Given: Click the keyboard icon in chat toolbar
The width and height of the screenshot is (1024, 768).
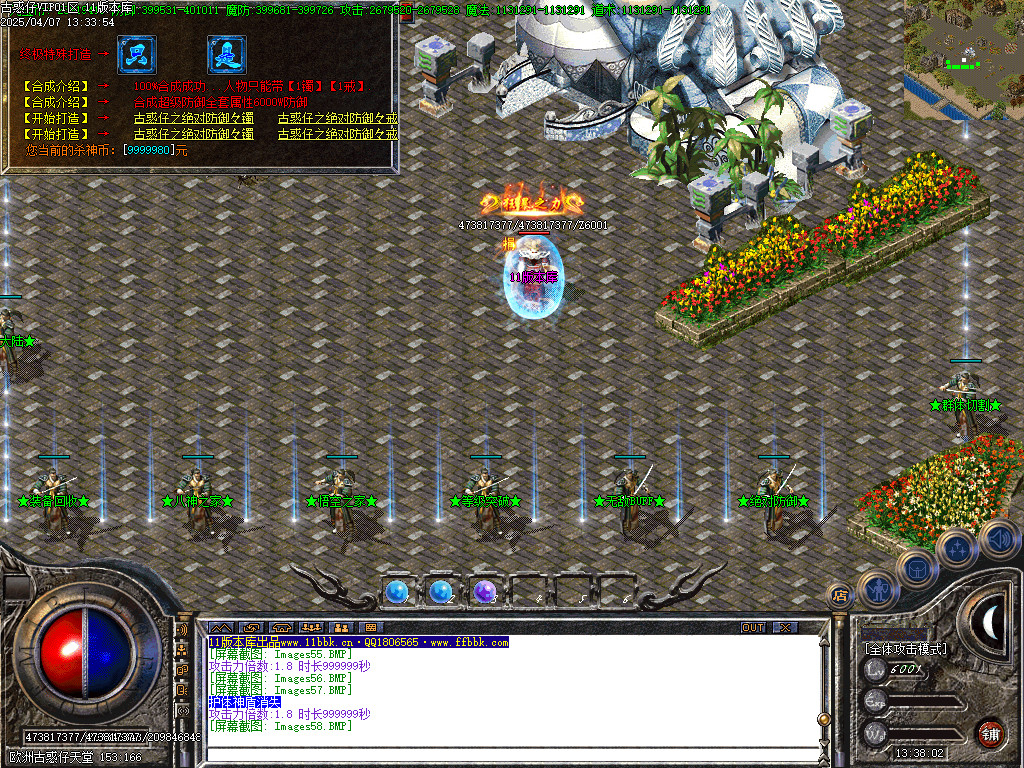Looking at the screenshot, I should [370, 627].
